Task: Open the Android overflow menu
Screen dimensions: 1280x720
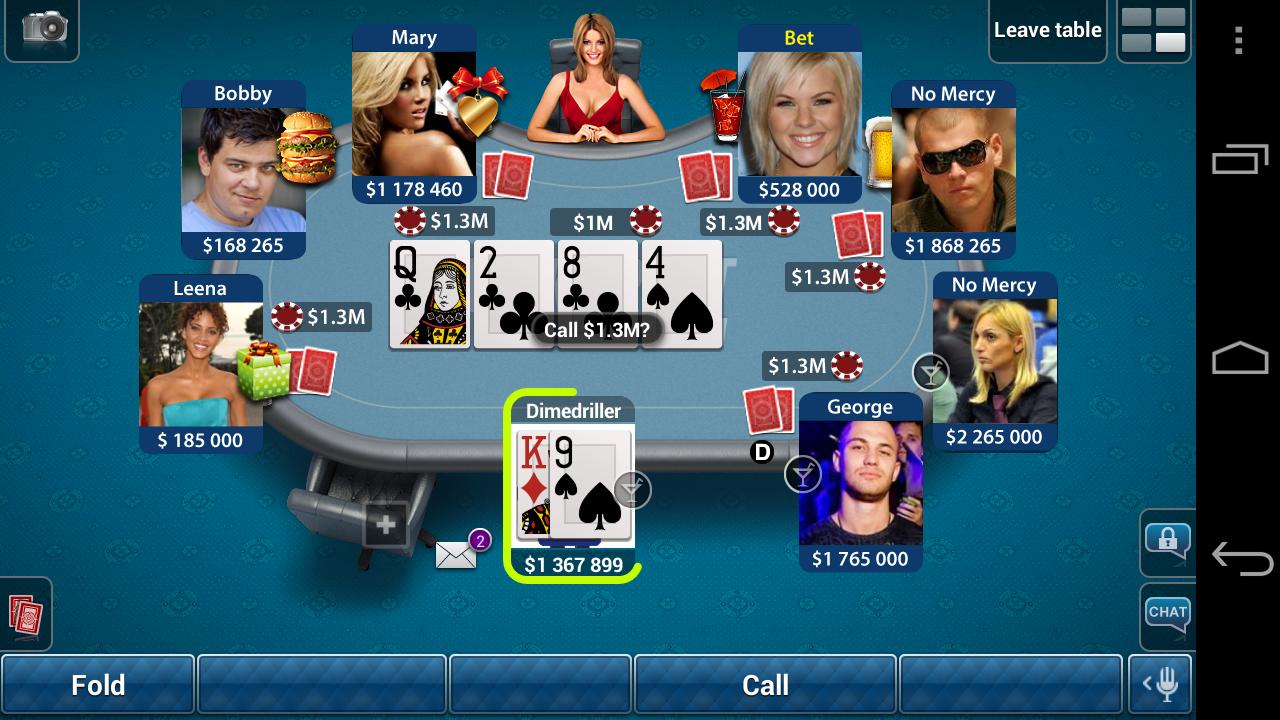Action: [1238, 40]
